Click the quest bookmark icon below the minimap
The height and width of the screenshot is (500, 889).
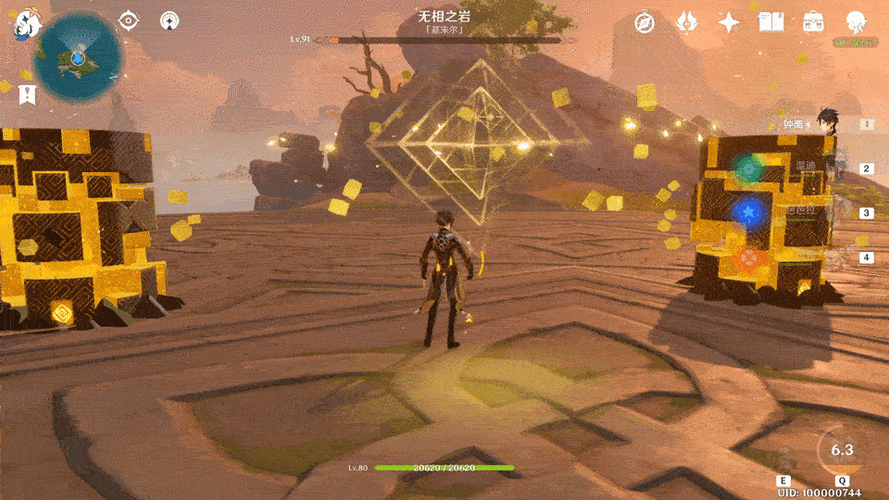[x=27, y=93]
